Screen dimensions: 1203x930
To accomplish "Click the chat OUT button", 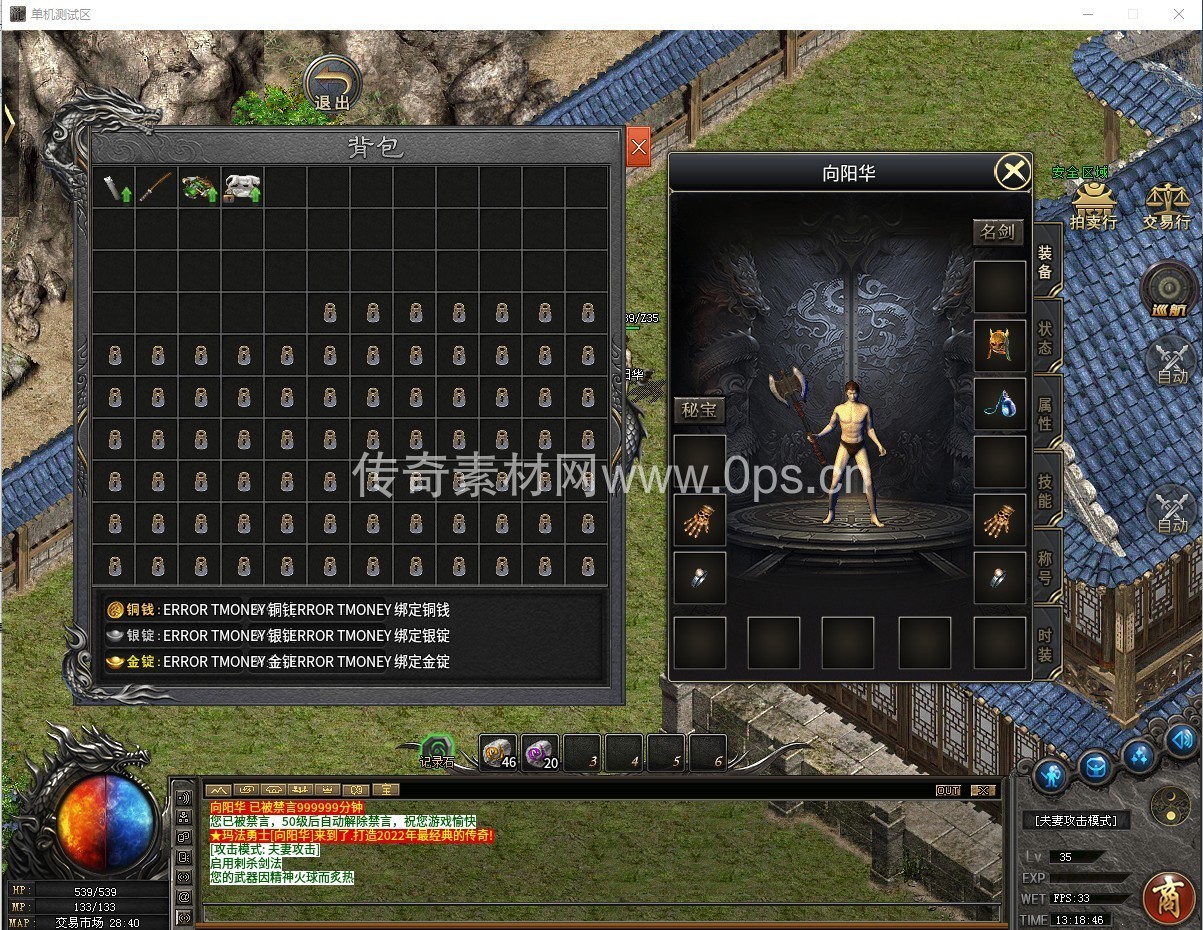I will point(948,790).
